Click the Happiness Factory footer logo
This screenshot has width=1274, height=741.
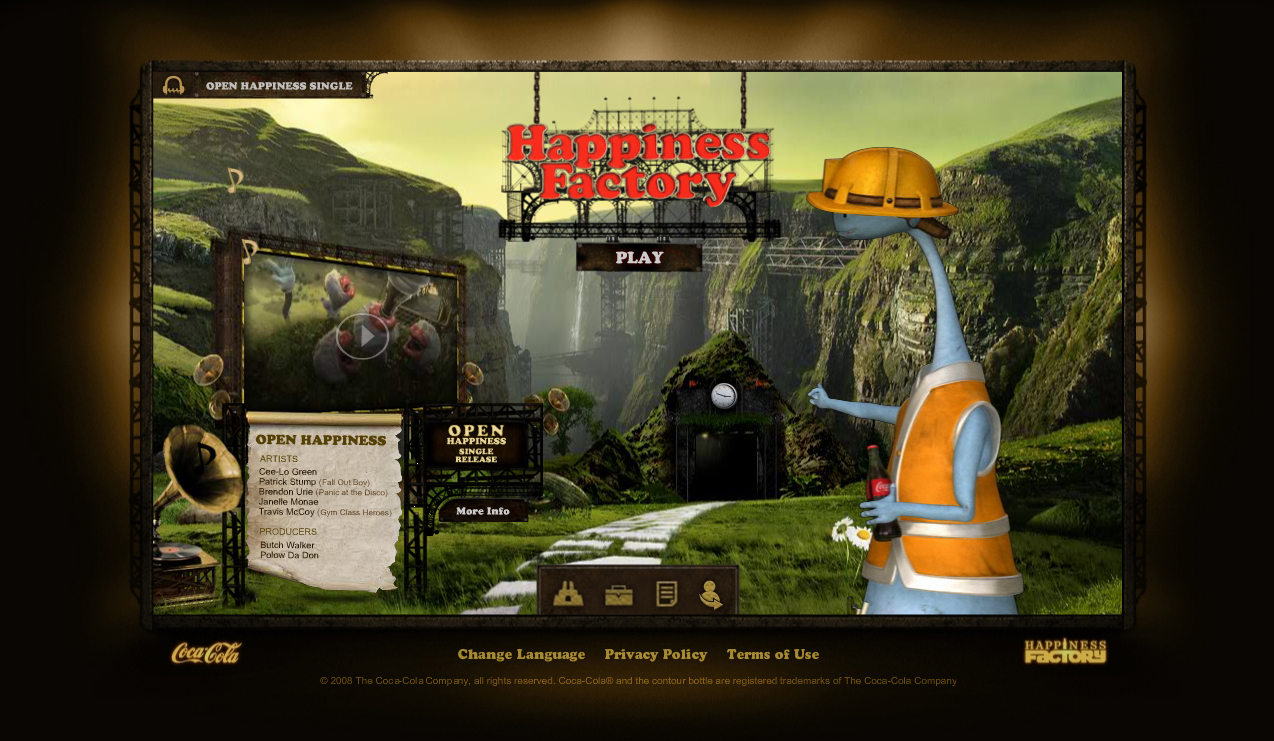point(1065,652)
